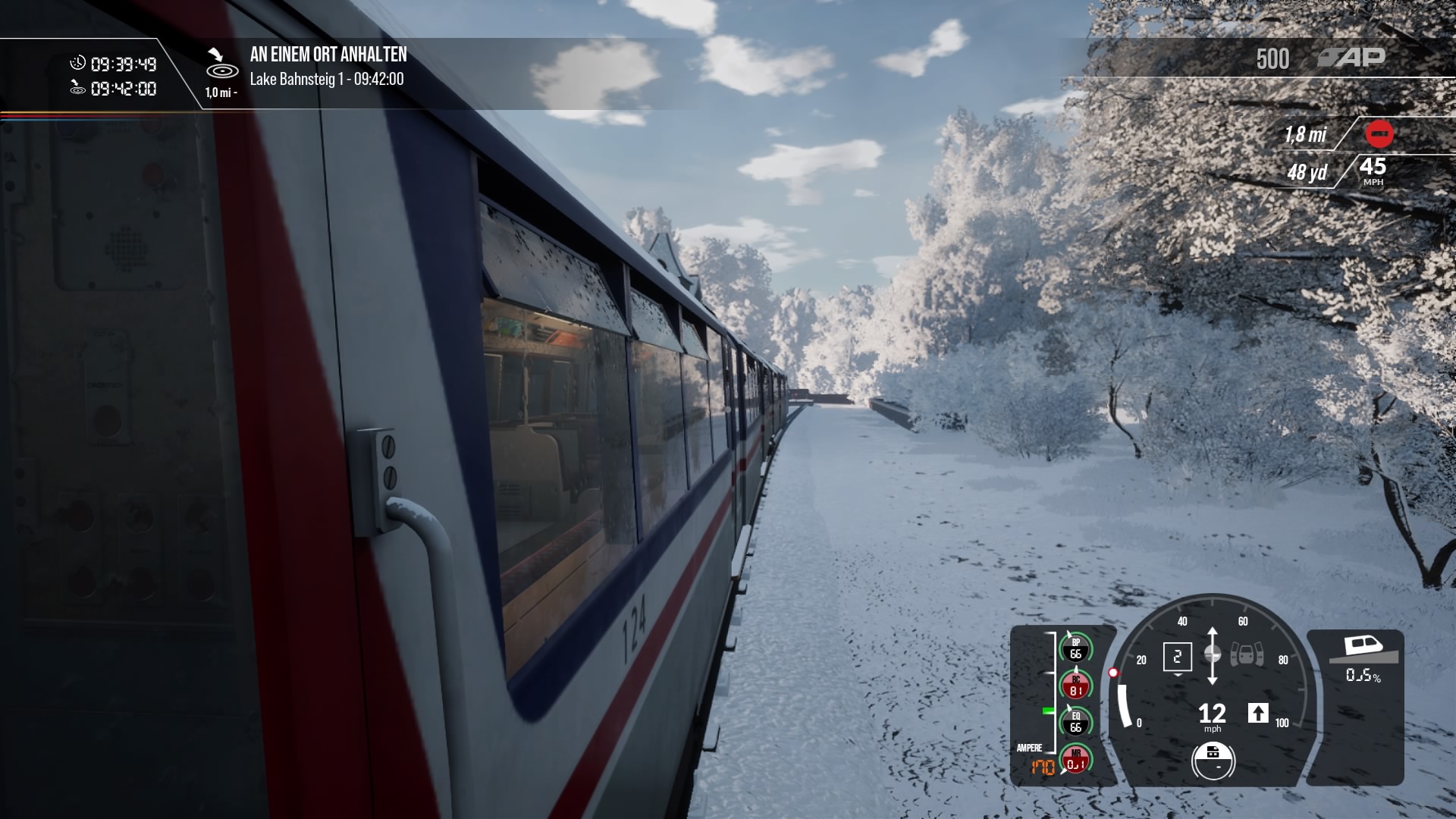Click the door status car icon

tap(1247, 654)
